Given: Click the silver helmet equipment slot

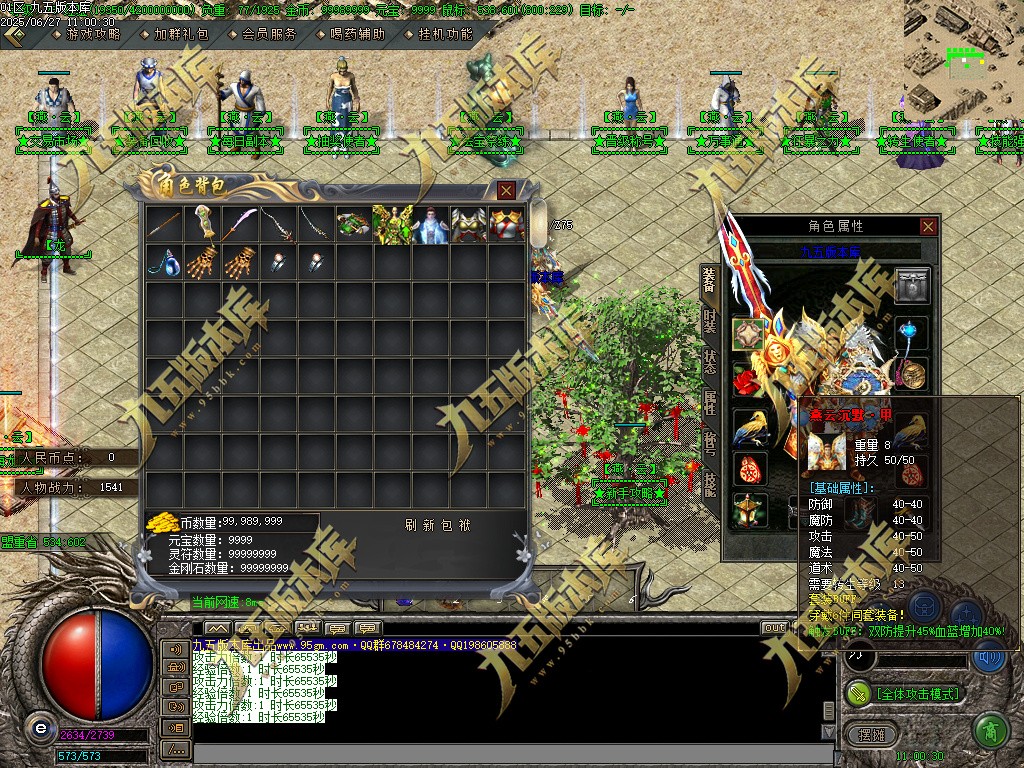Looking at the screenshot, I should coord(912,285).
